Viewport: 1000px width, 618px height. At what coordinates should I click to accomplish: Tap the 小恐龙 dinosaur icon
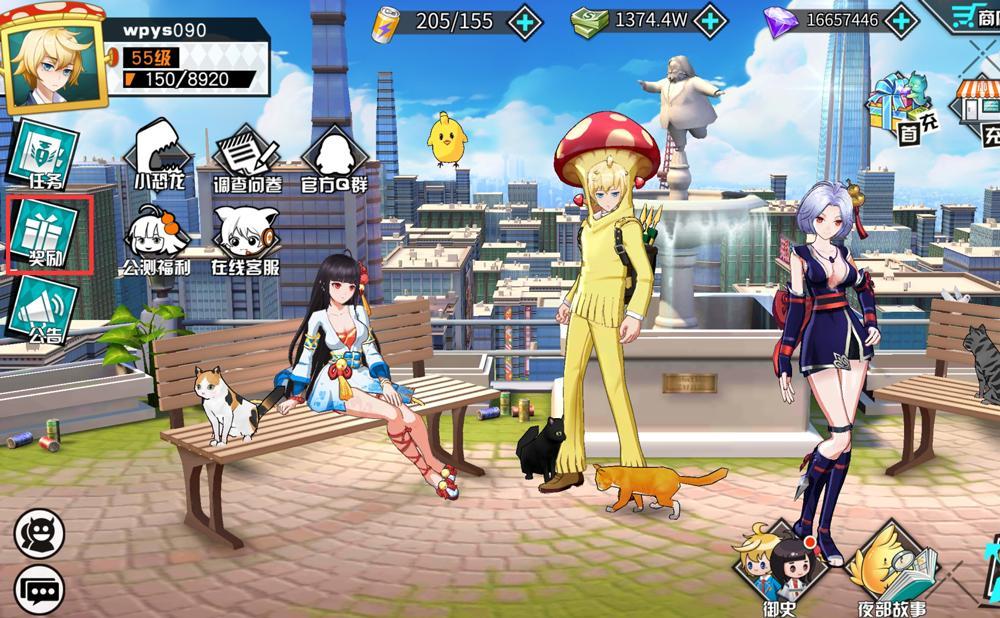[161, 155]
